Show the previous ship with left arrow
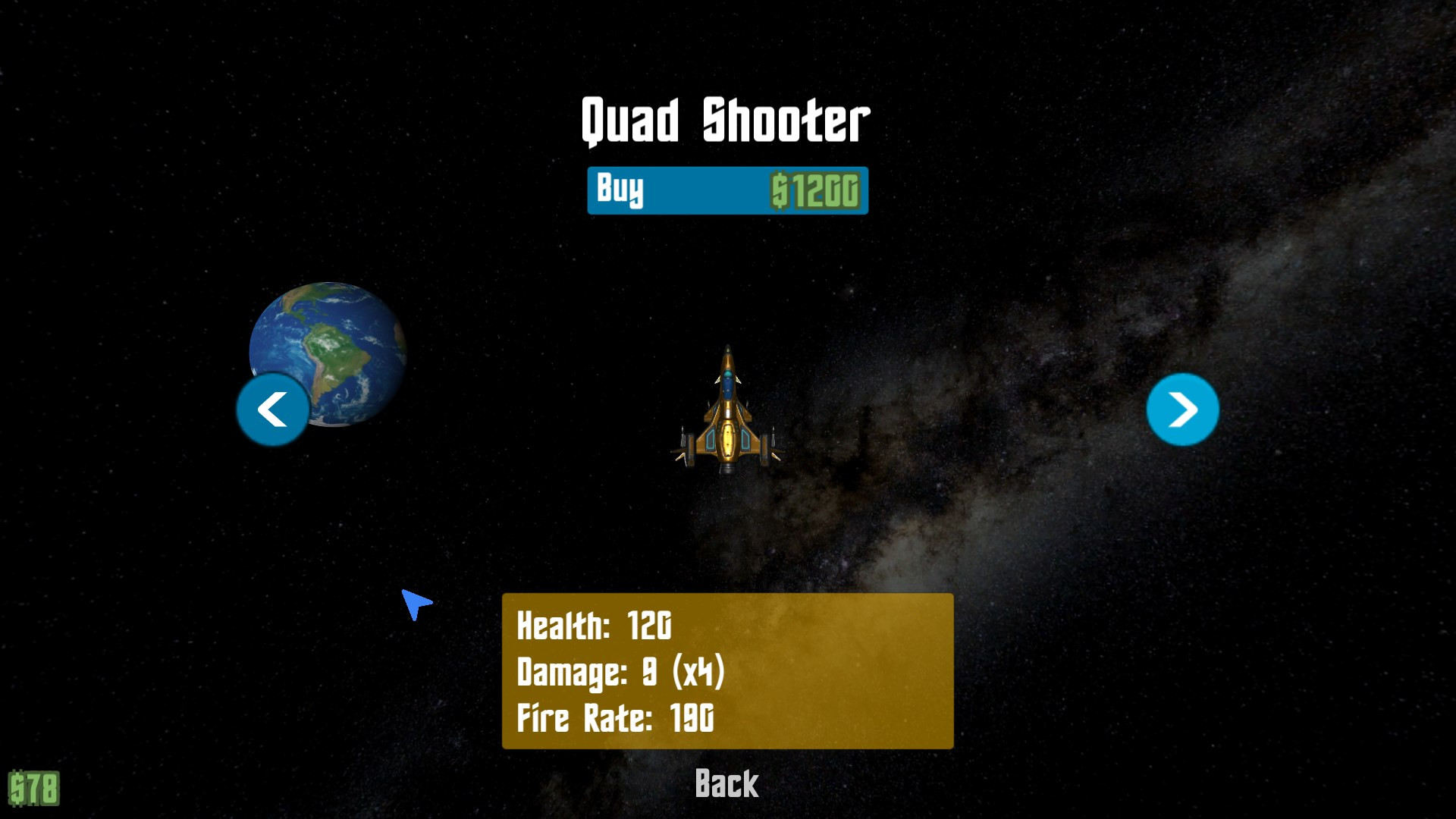Viewport: 1456px width, 819px height. click(x=273, y=409)
